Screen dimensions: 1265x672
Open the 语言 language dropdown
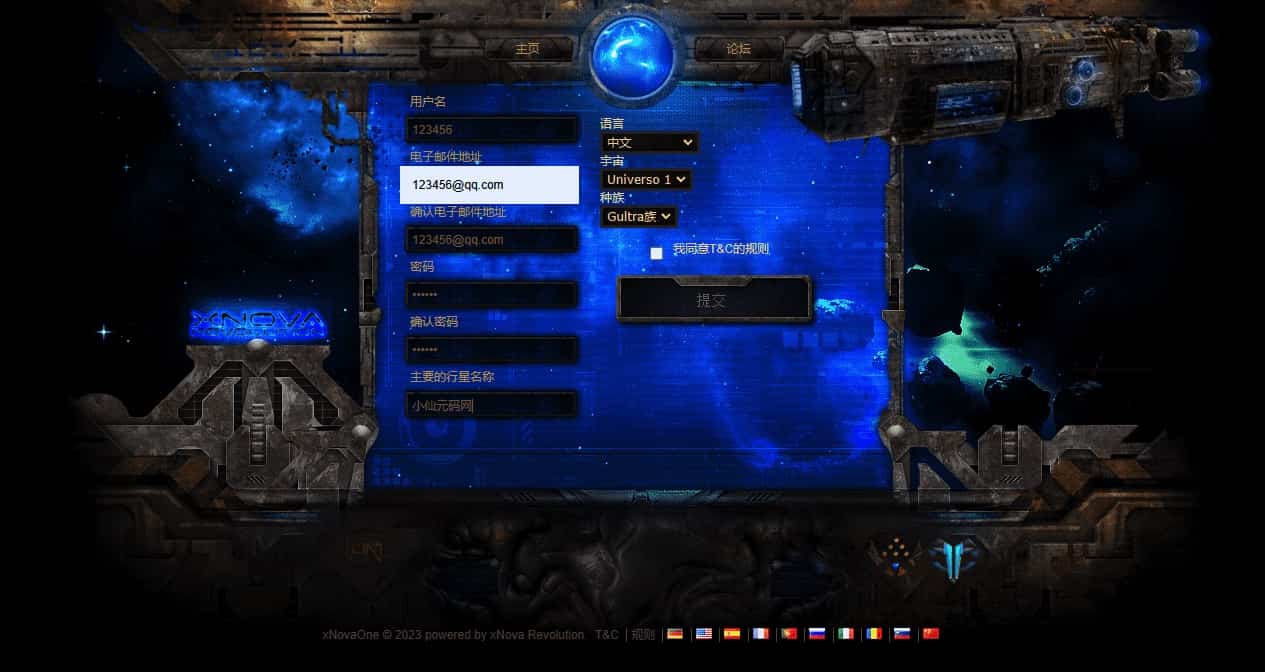649,143
